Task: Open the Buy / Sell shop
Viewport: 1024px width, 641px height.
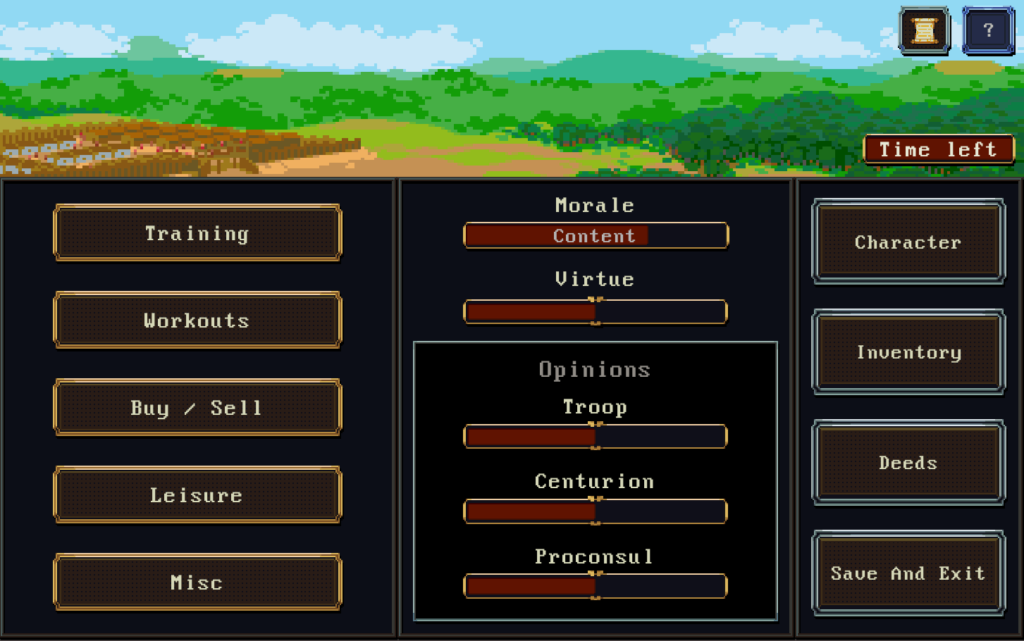Action: [197, 408]
